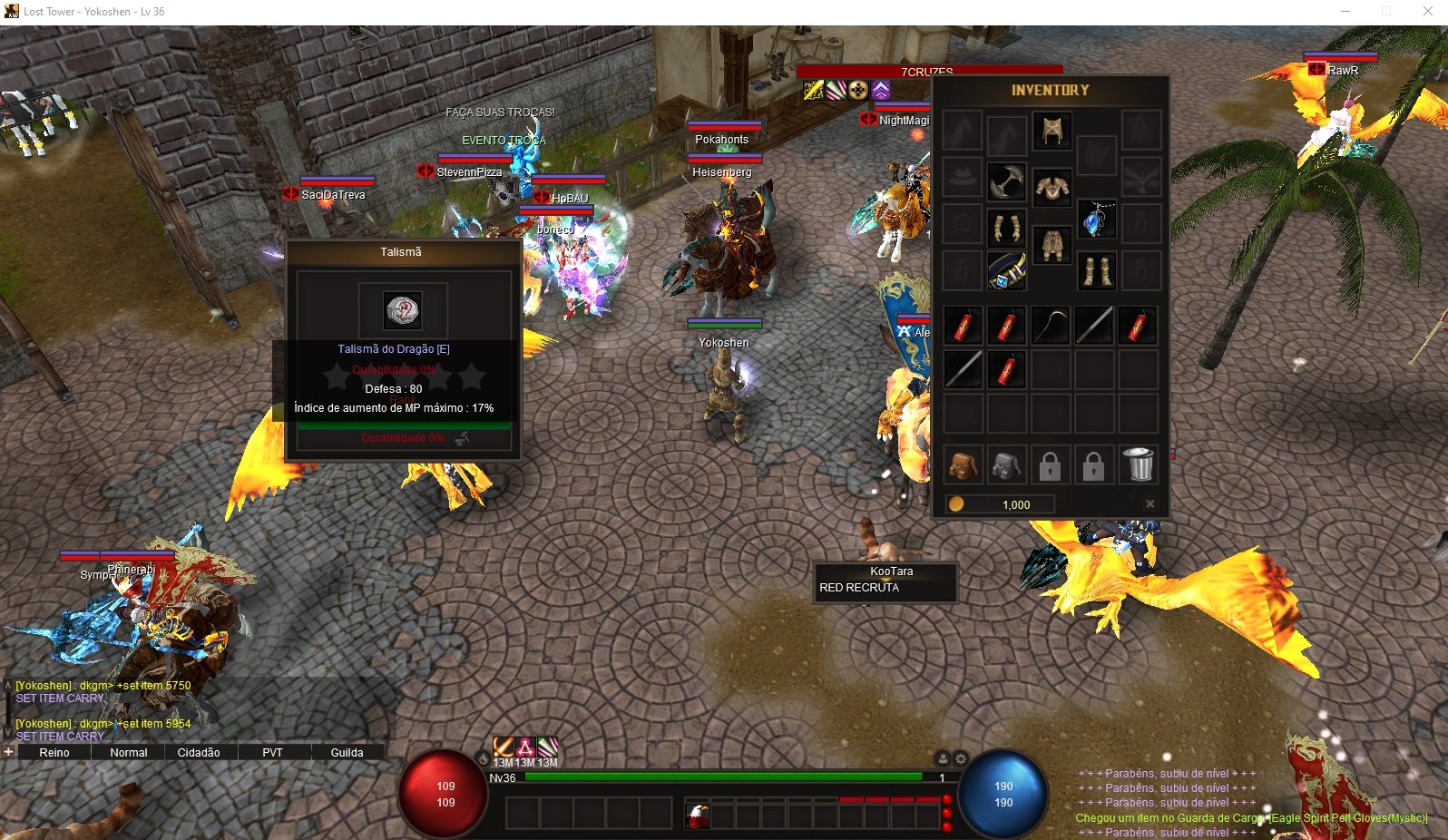Select the PVT chat channel

(x=272, y=753)
